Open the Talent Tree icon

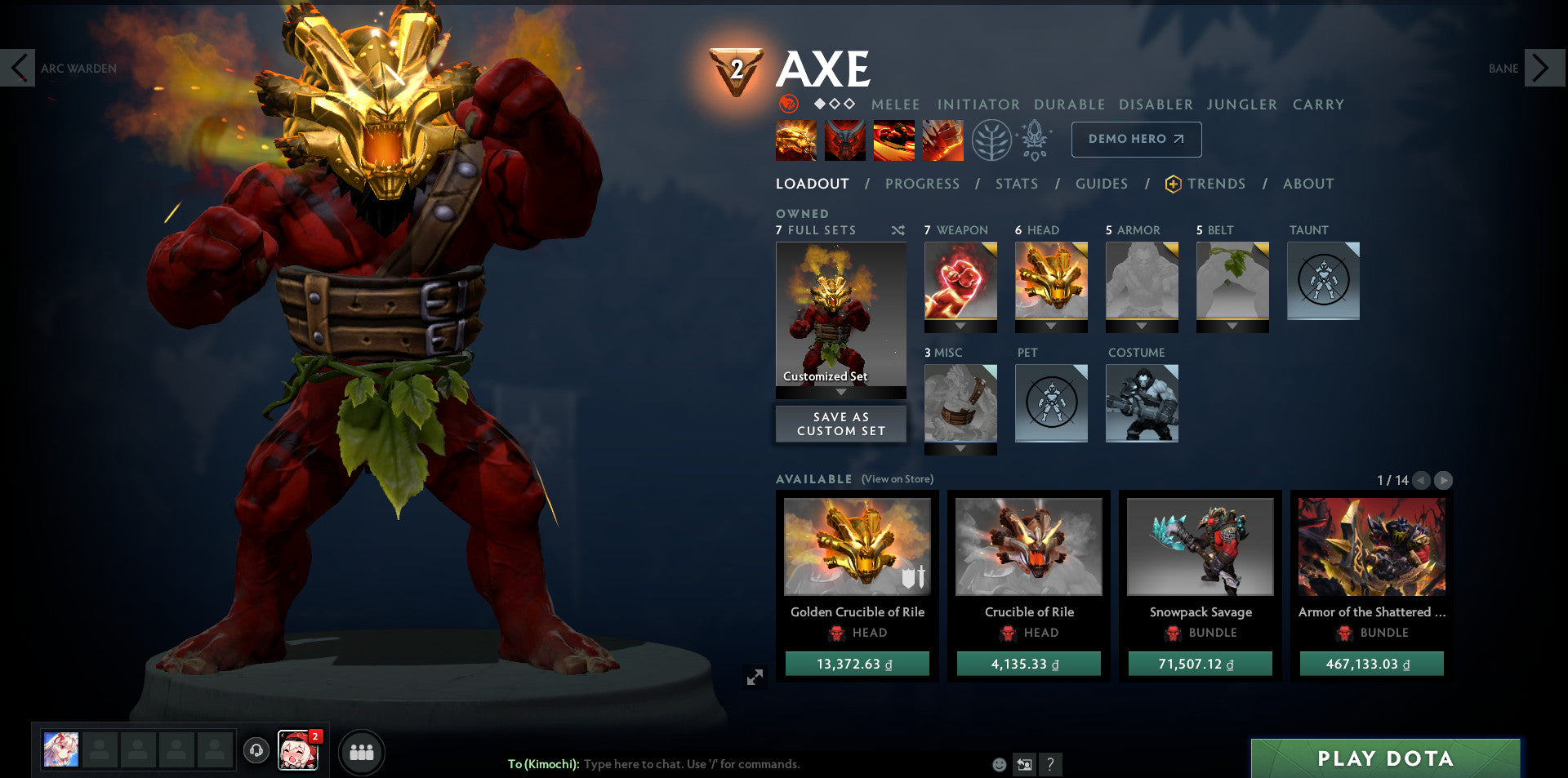click(992, 139)
